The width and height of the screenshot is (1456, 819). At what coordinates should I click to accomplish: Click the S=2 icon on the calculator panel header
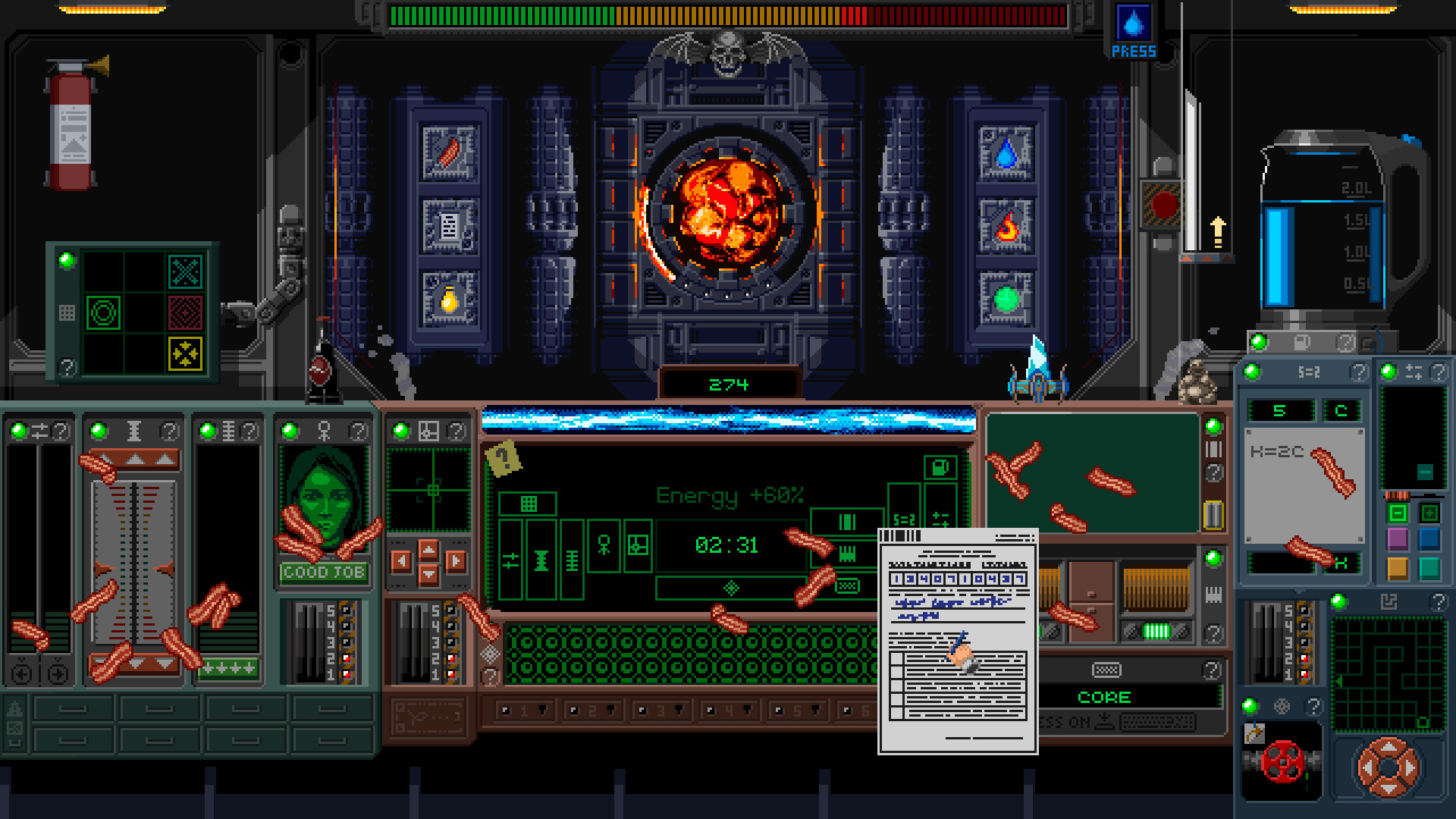pos(1310,372)
